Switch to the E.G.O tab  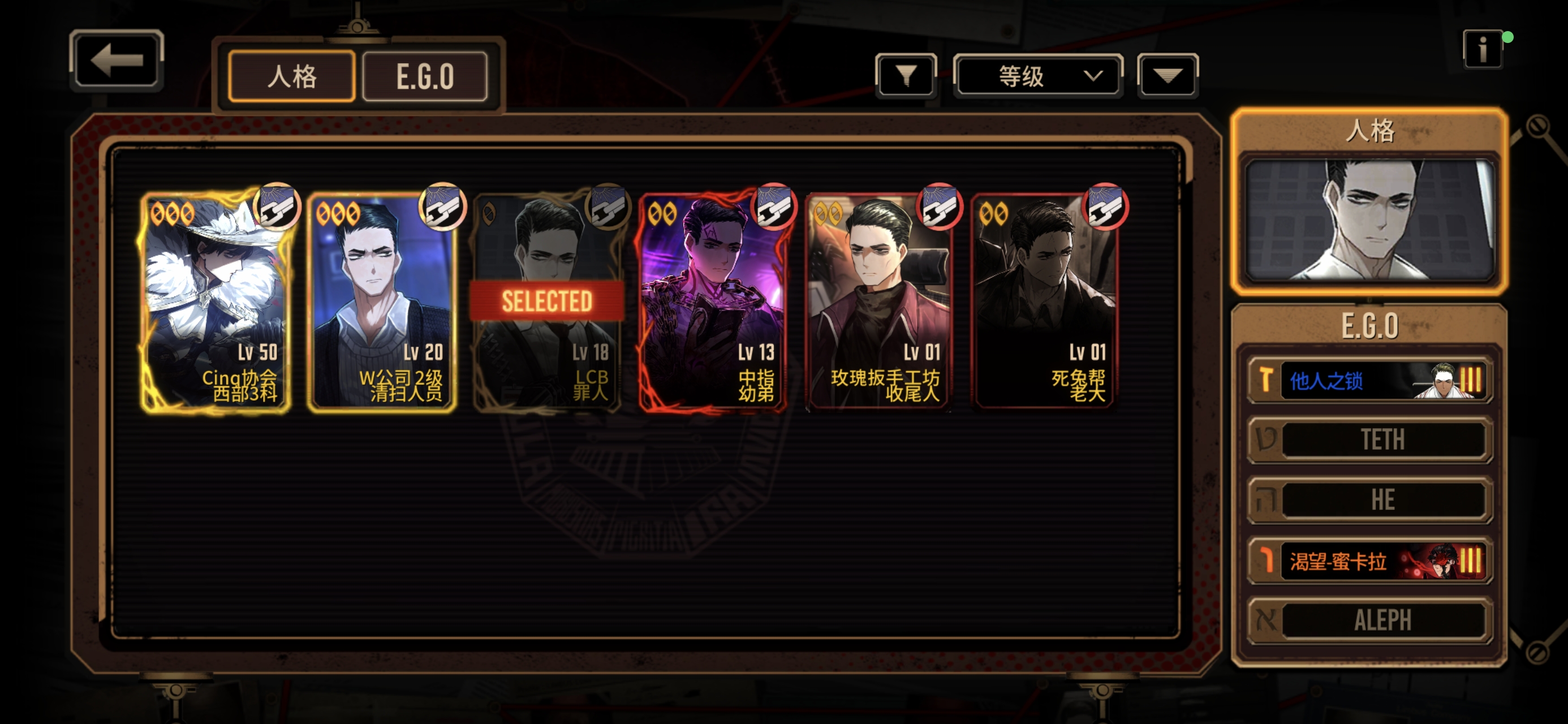[425, 77]
